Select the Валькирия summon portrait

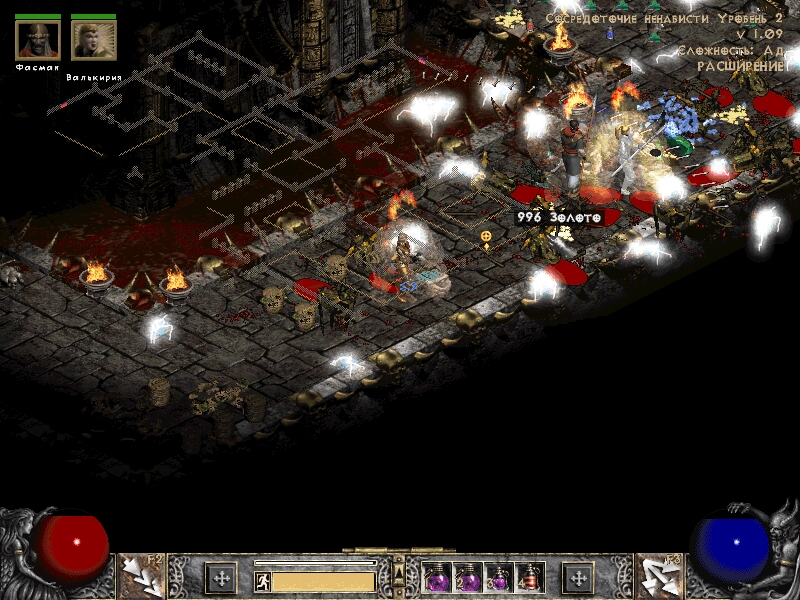[93, 40]
